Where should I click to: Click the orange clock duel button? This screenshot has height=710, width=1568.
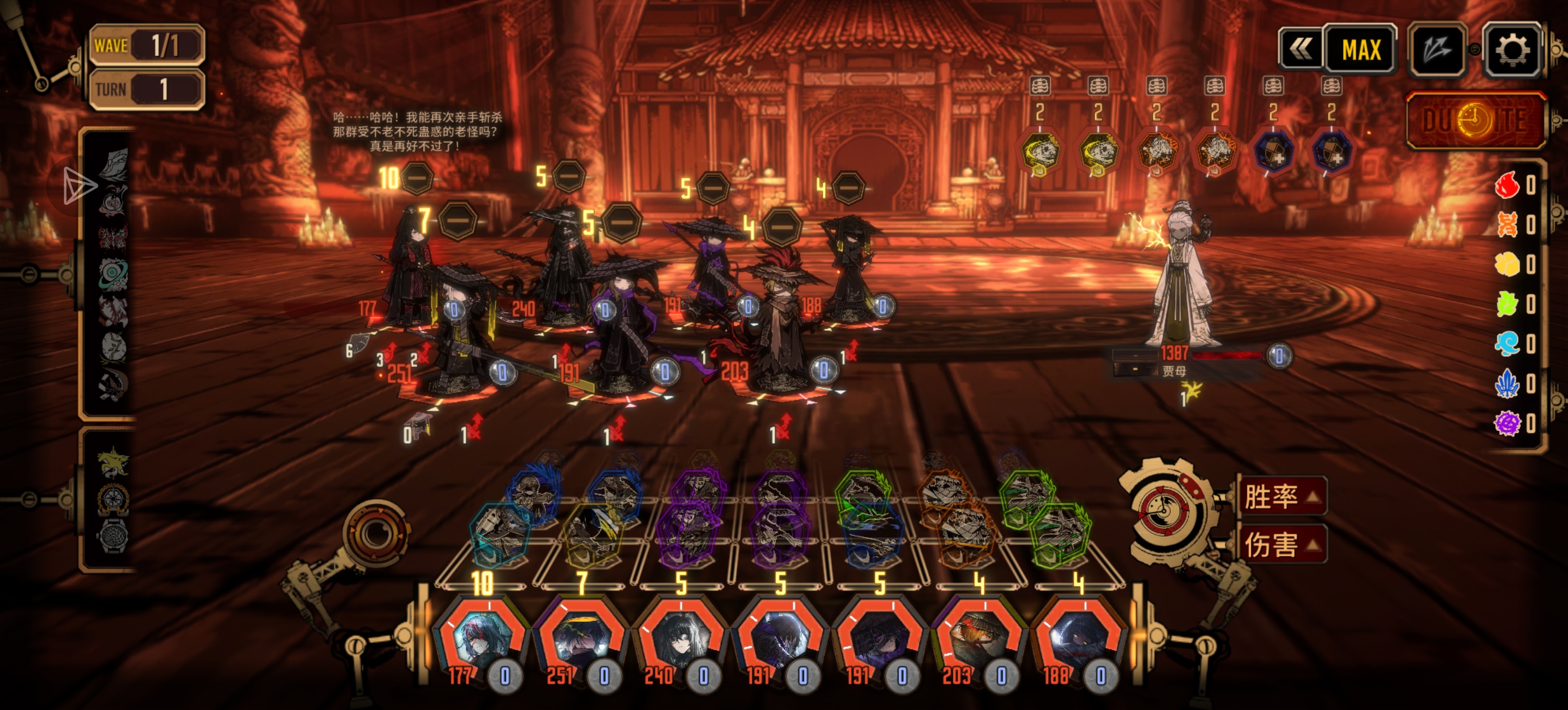coord(1476,120)
